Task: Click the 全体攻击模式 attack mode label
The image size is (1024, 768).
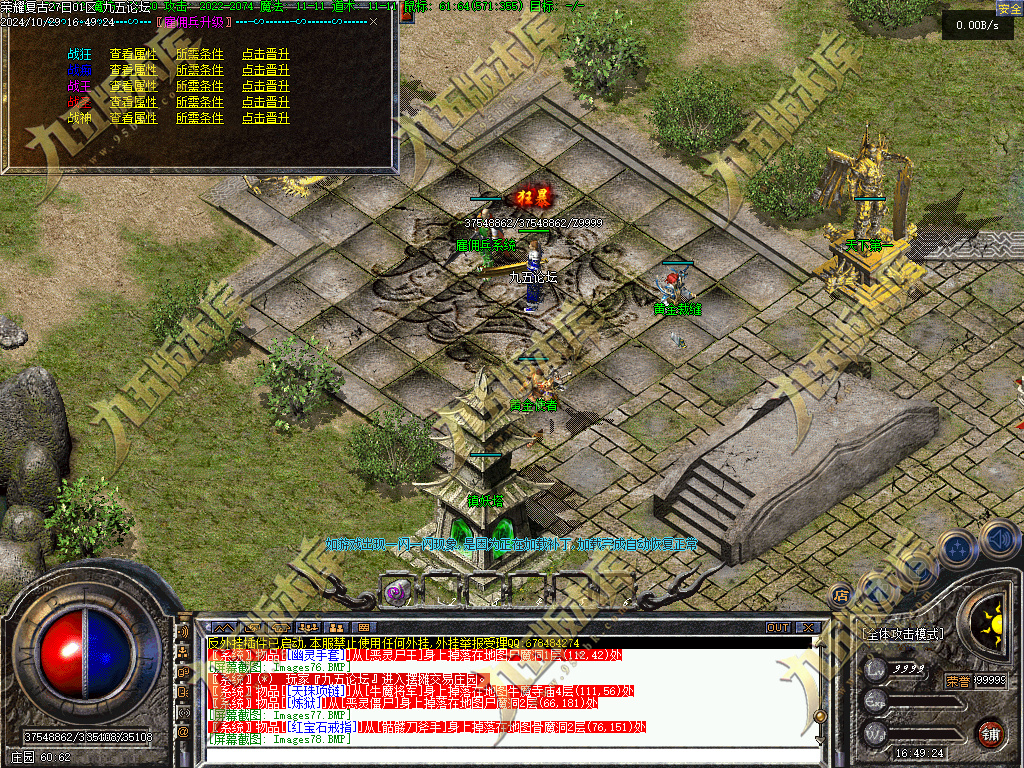Action: point(903,634)
